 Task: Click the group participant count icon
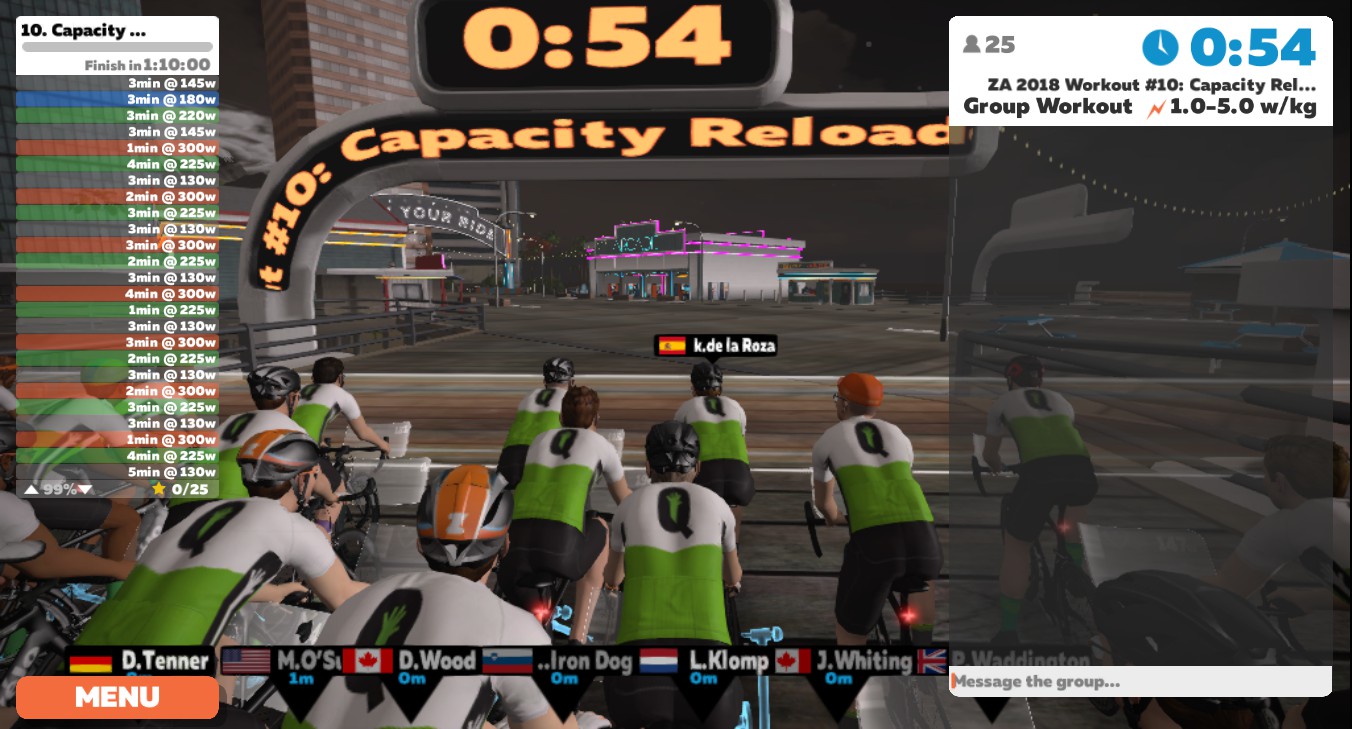point(971,45)
